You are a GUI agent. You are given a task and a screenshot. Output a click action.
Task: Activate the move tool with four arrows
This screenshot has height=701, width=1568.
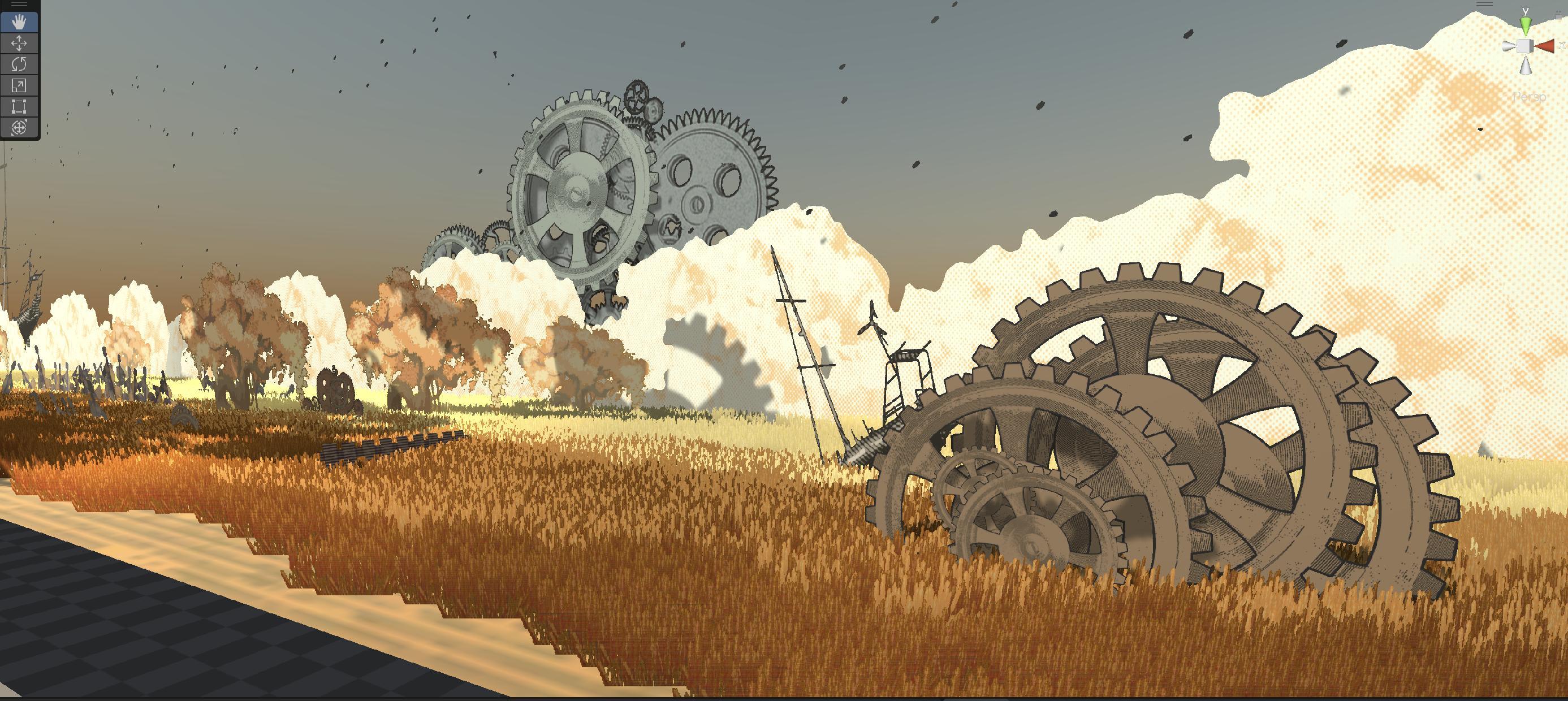19,43
